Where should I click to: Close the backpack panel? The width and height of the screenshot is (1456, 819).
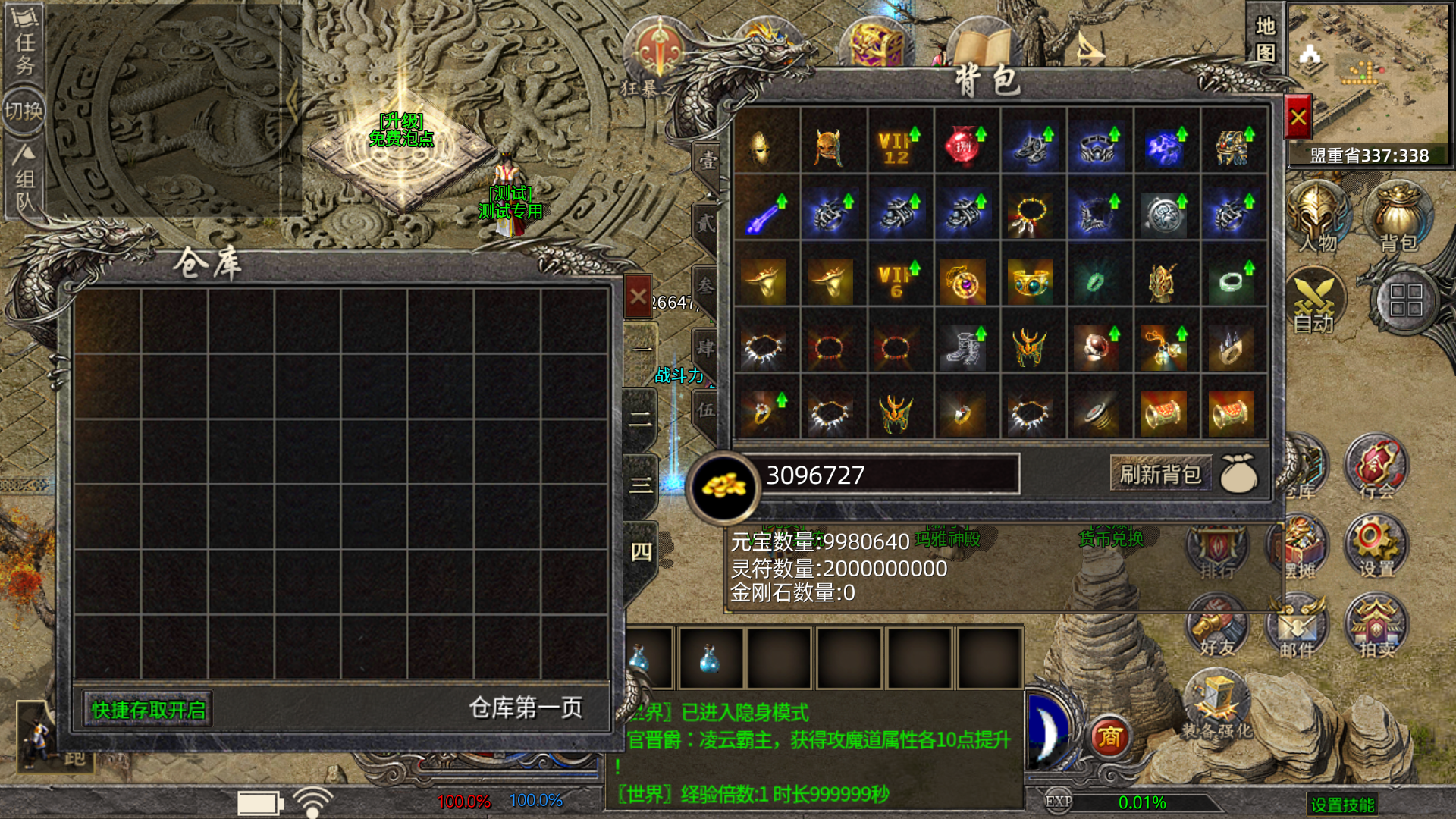pyautogui.click(x=1298, y=118)
